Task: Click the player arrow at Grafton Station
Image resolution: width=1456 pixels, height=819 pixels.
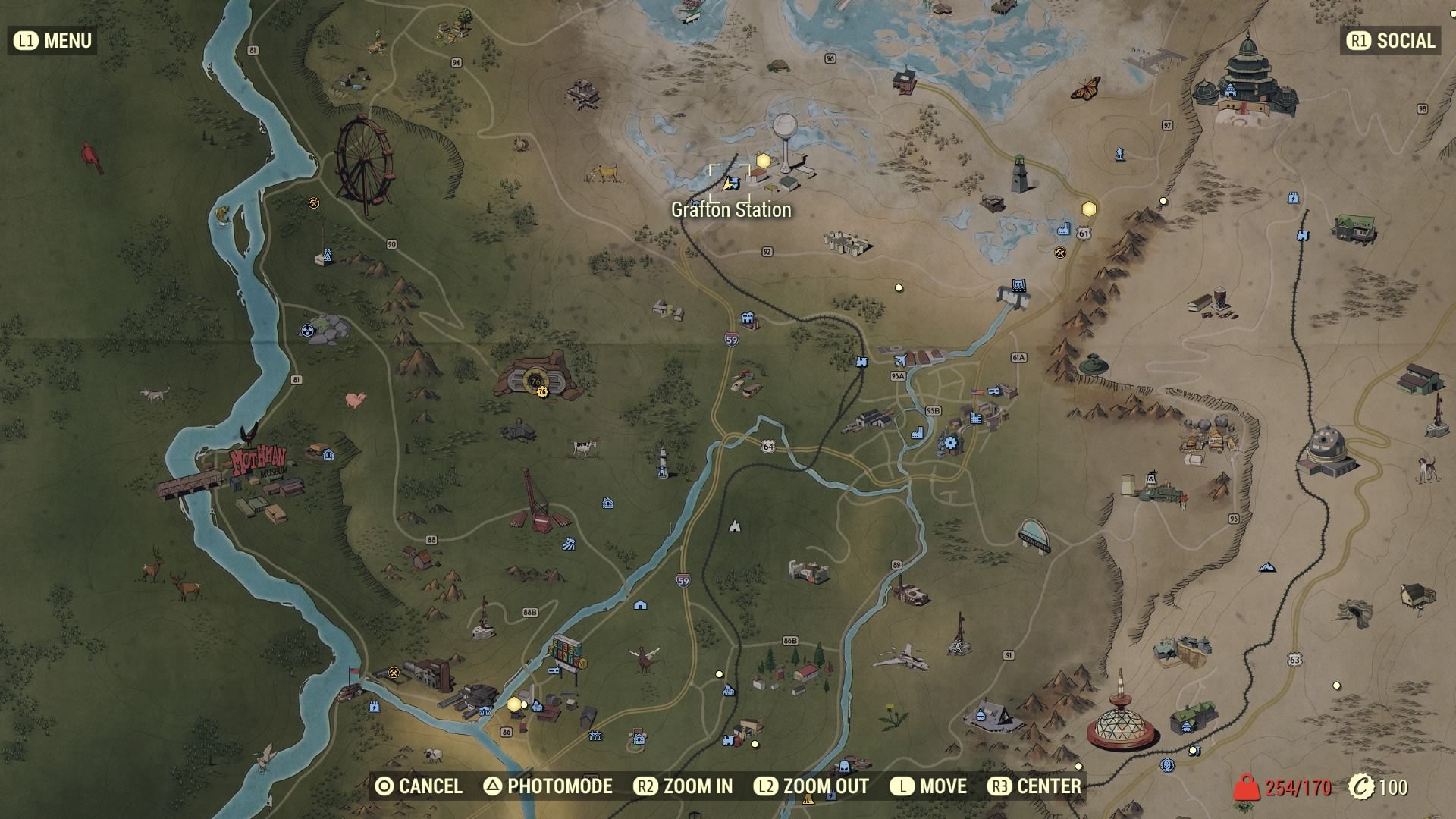Action: (726, 182)
